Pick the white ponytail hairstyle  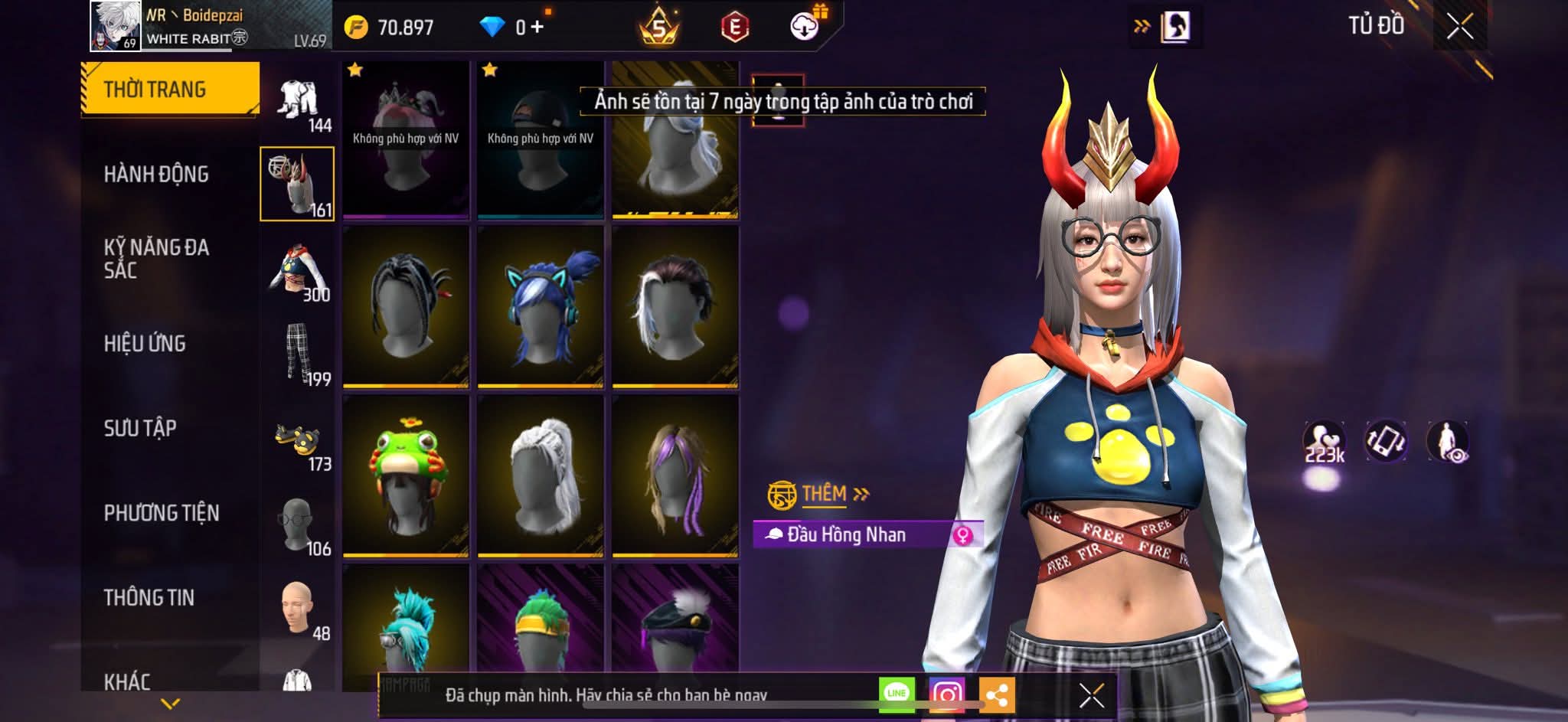point(541,475)
